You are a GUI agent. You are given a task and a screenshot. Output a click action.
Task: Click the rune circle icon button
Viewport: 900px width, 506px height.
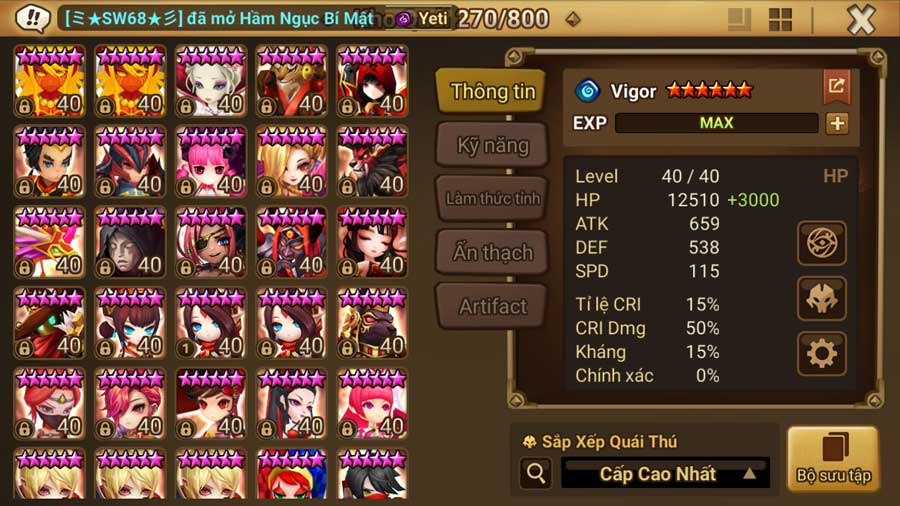[x=822, y=243]
